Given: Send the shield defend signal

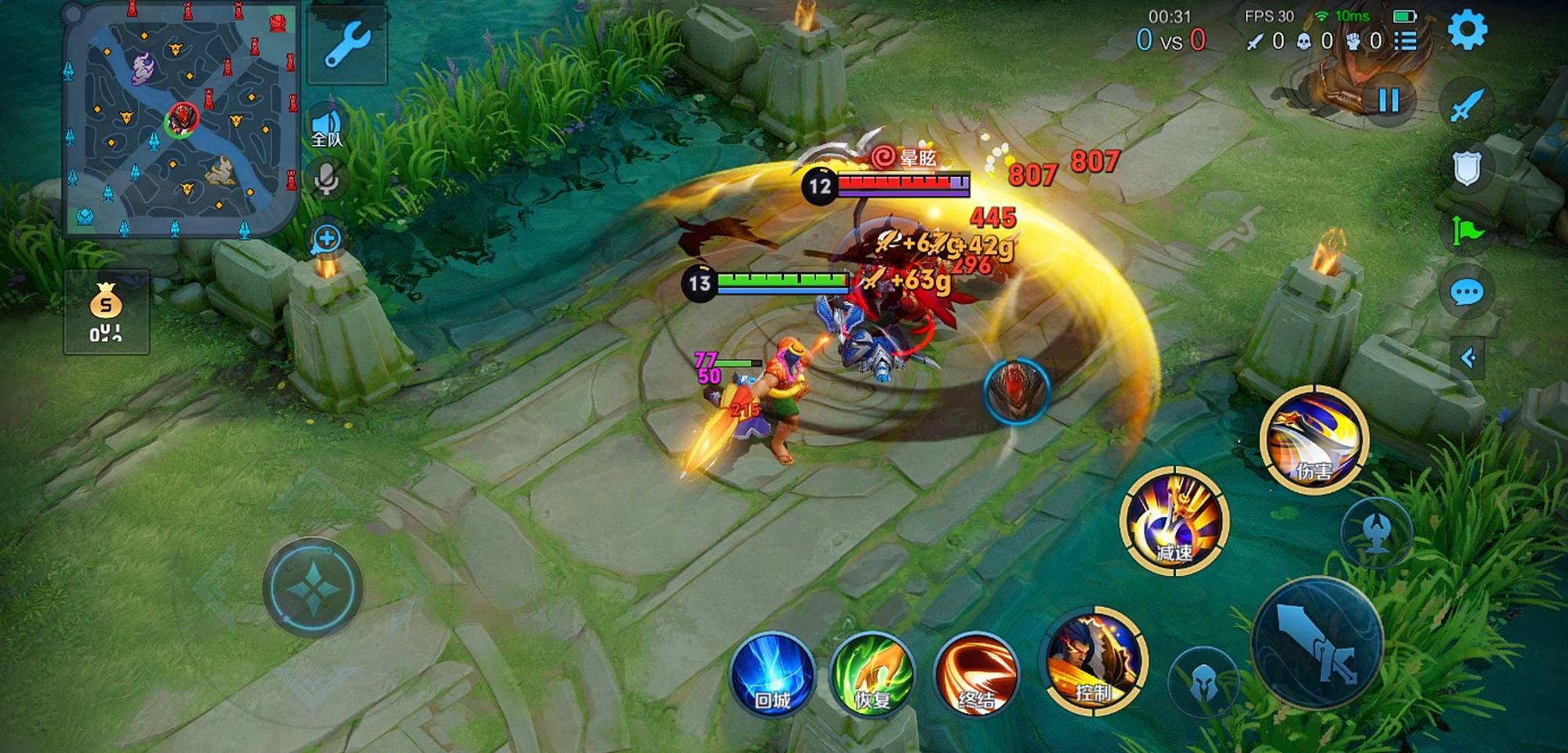Looking at the screenshot, I should click(x=1466, y=168).
